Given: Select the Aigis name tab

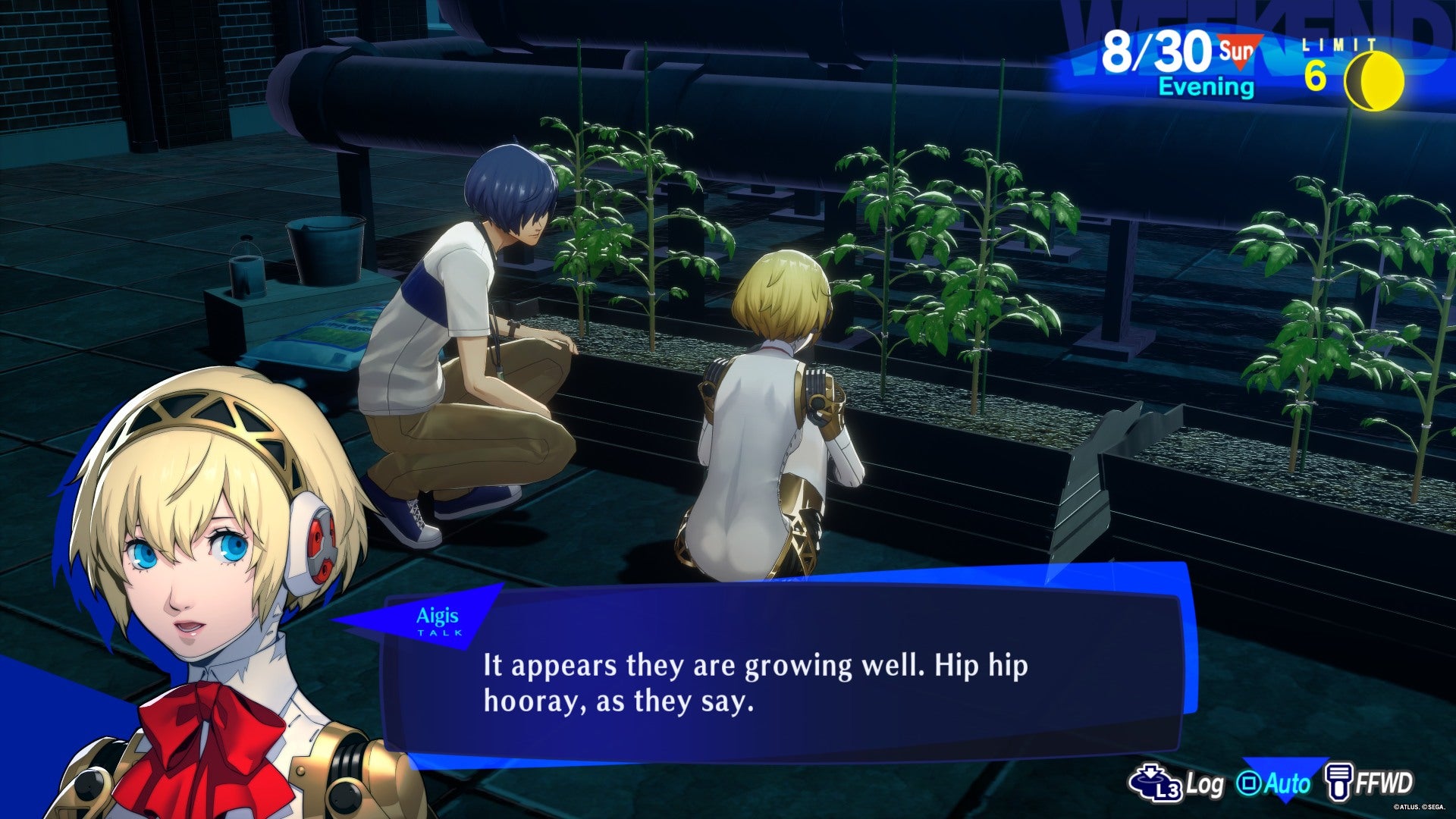Looking at the screenshot, I should click(x=438, y=616).
